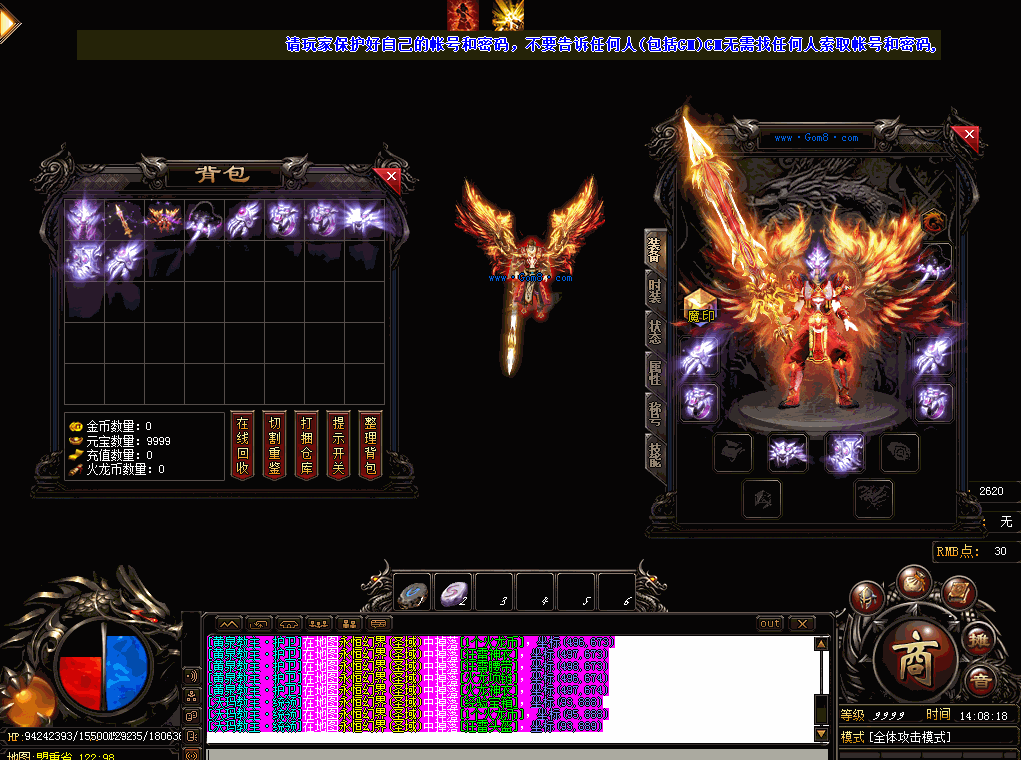
Task: Click the 打捆仓库 warehouse button
Action: point(306,445)
